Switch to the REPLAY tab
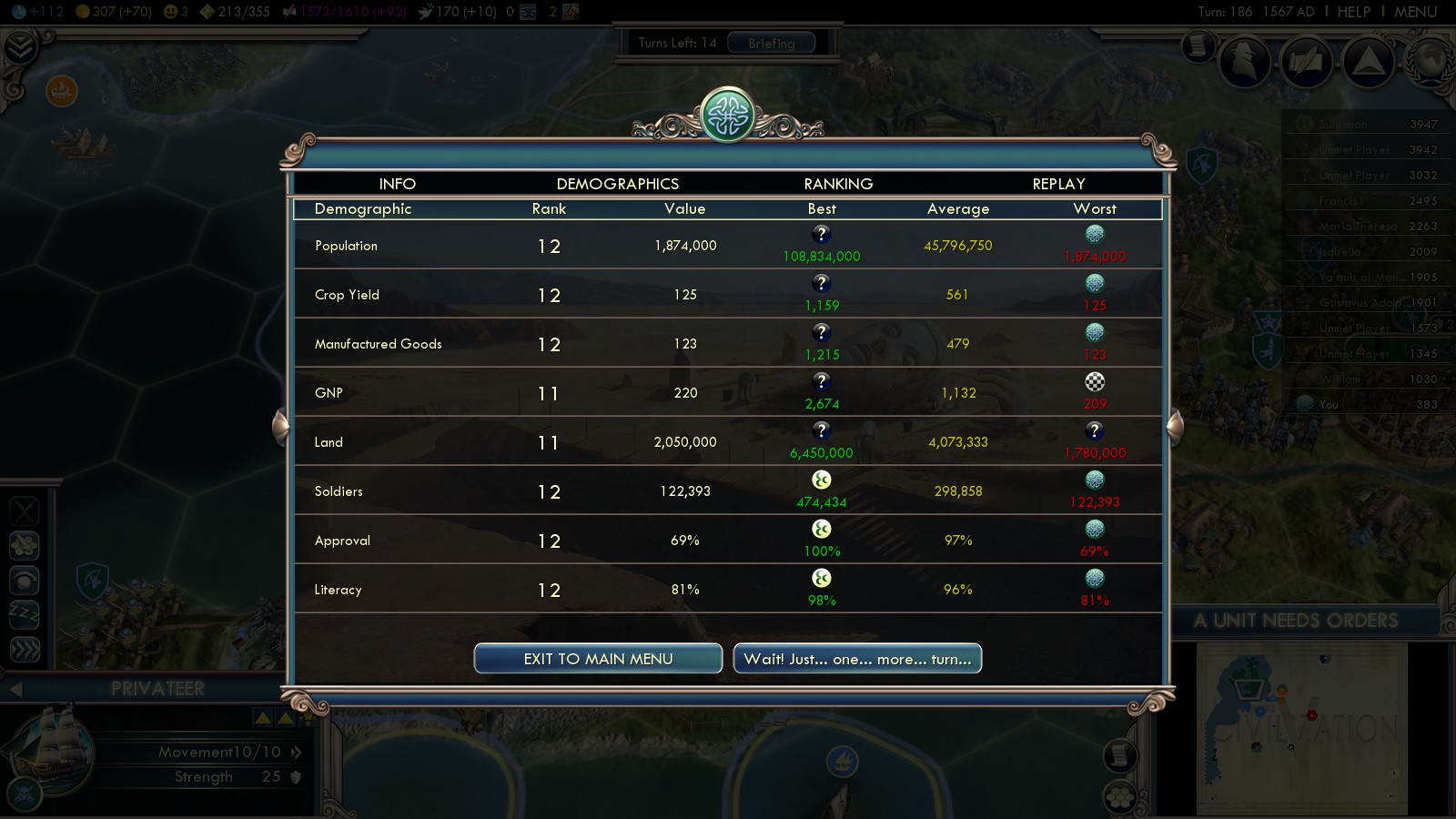Image resolution: width=1456 pixels, height=819 pixels. pyautogui.click(x=1058, y=184)
